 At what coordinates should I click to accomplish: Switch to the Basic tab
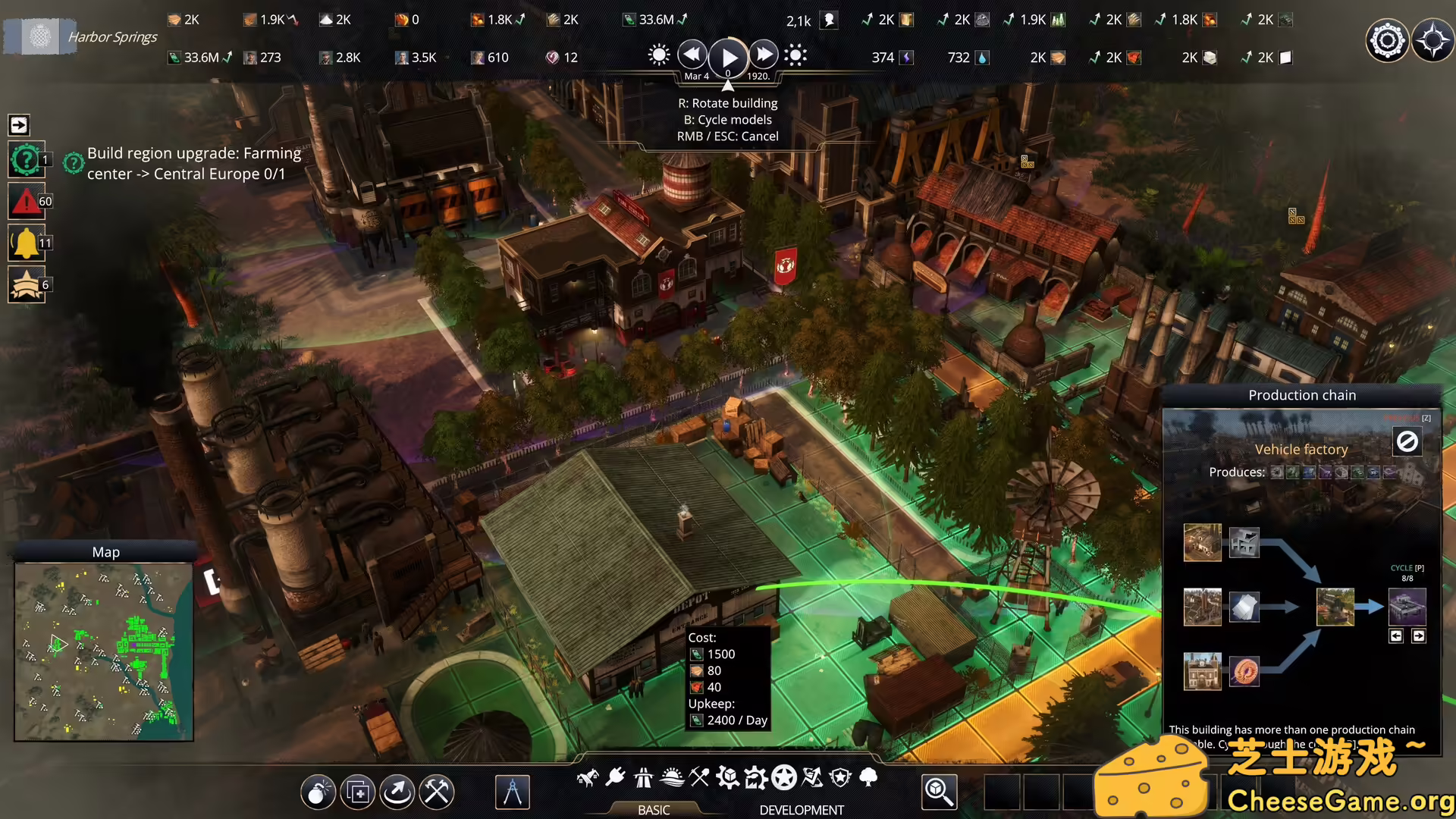click(654, 810)
